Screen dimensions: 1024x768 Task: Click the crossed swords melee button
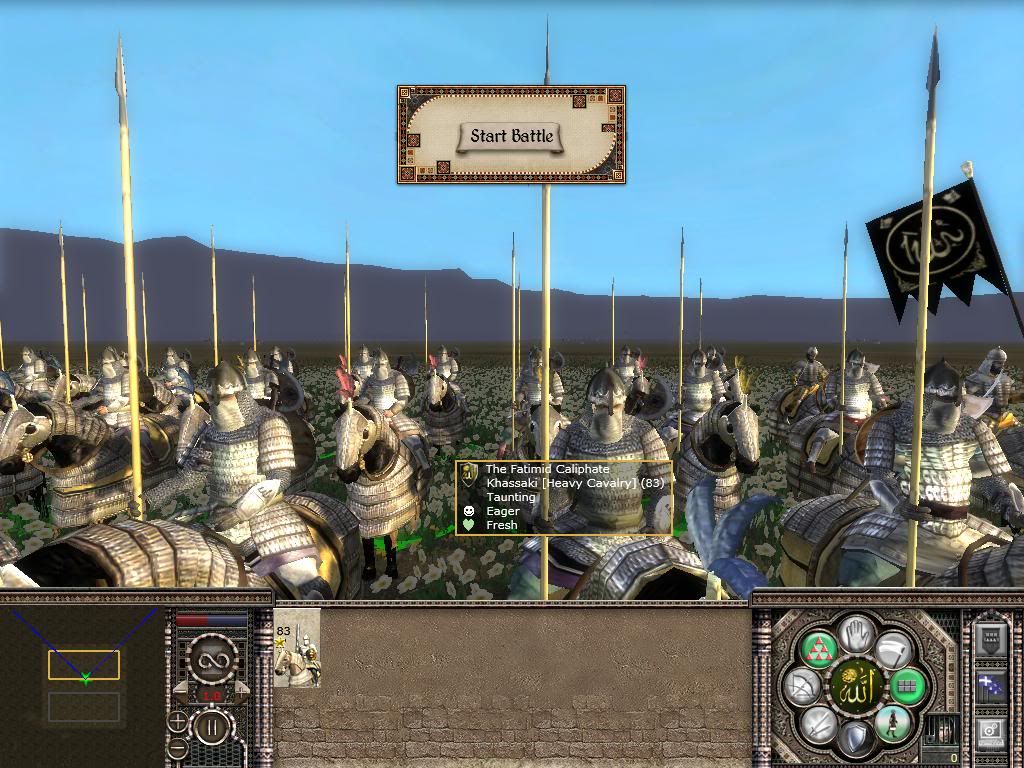pos(820,723)
